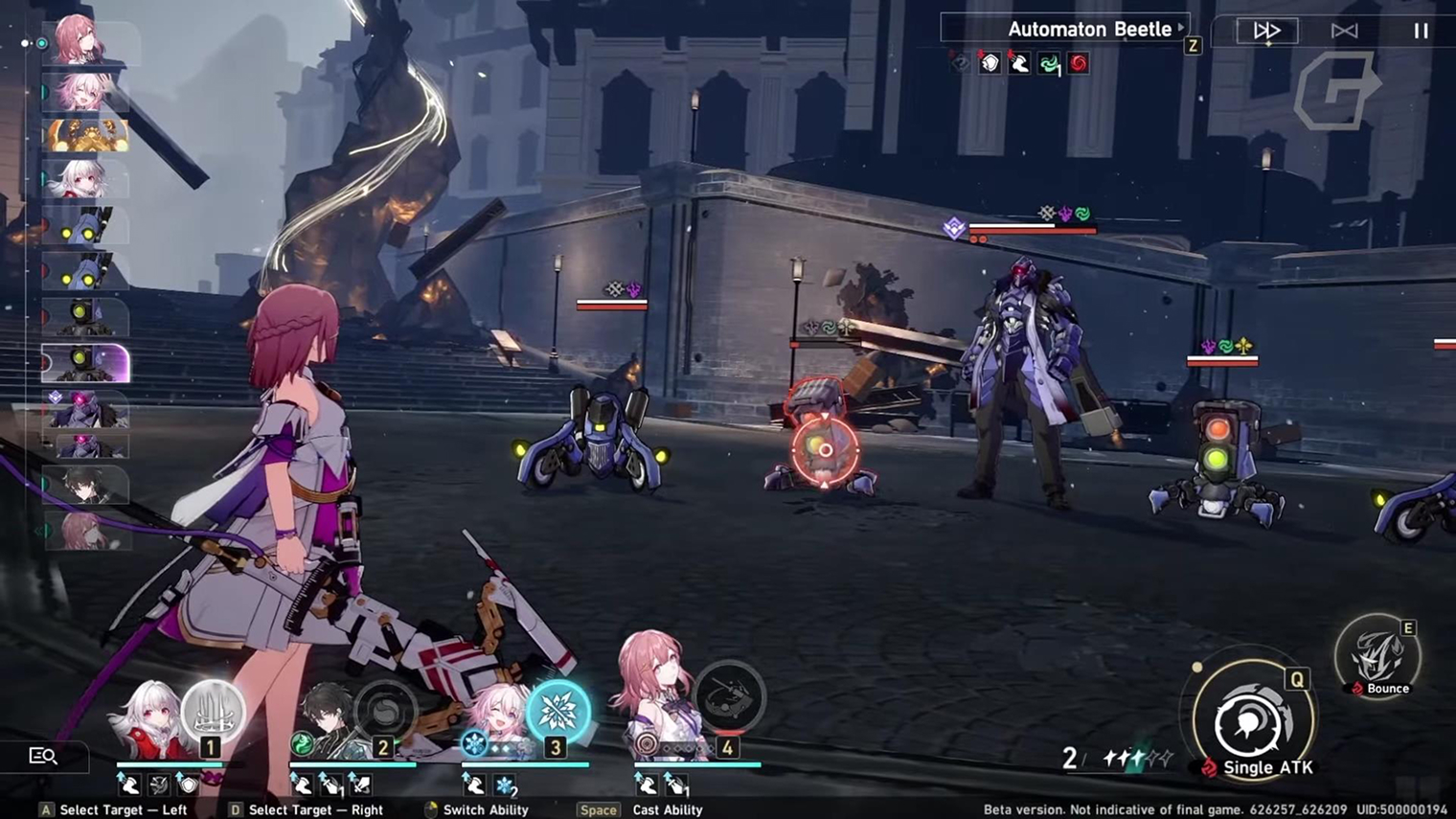Select the Bounce skill
This screenshot has width=1456, height=819.
pyautogui.click(x=1378, y=656)
